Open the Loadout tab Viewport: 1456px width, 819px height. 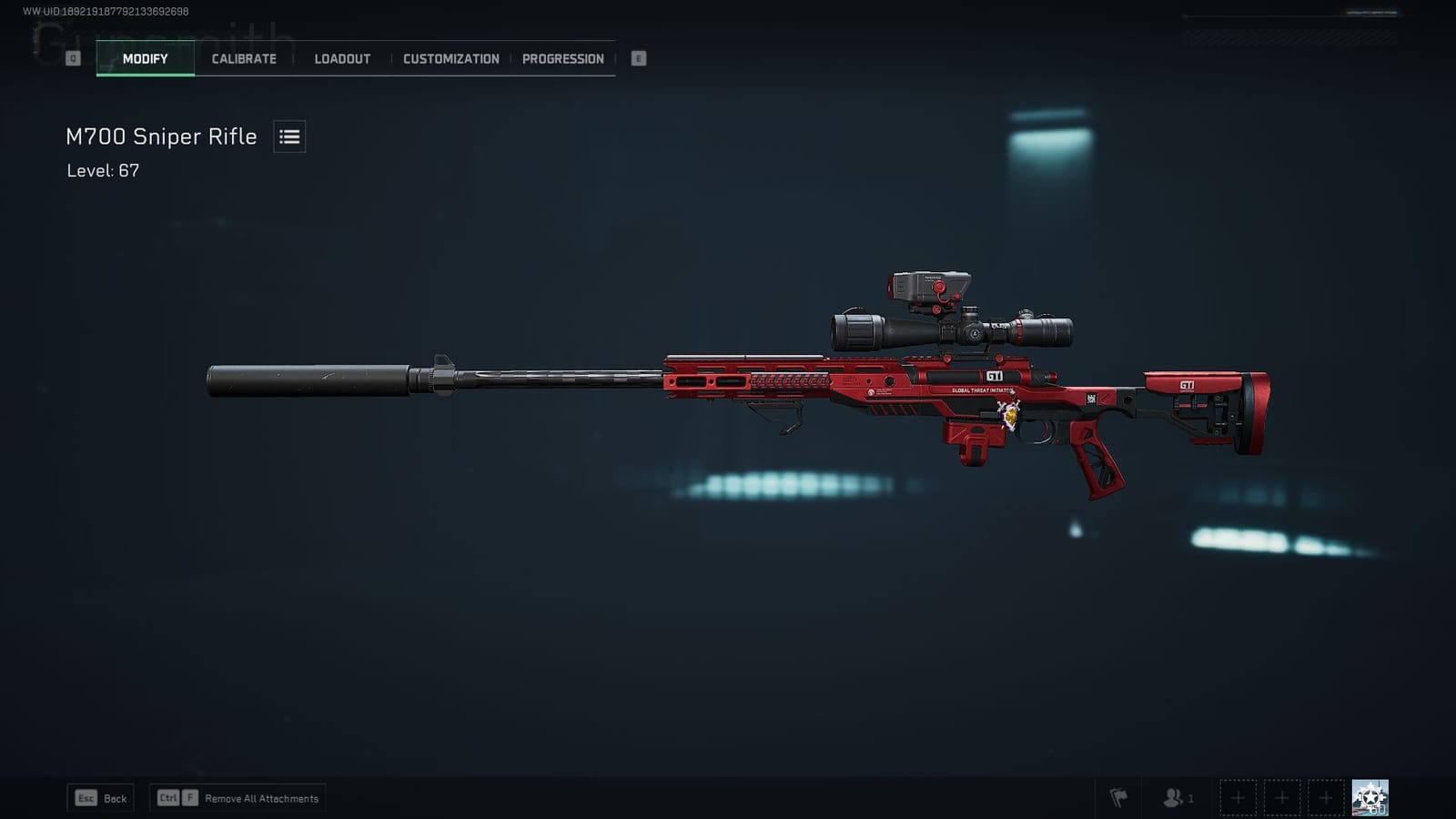coord(341,58)
